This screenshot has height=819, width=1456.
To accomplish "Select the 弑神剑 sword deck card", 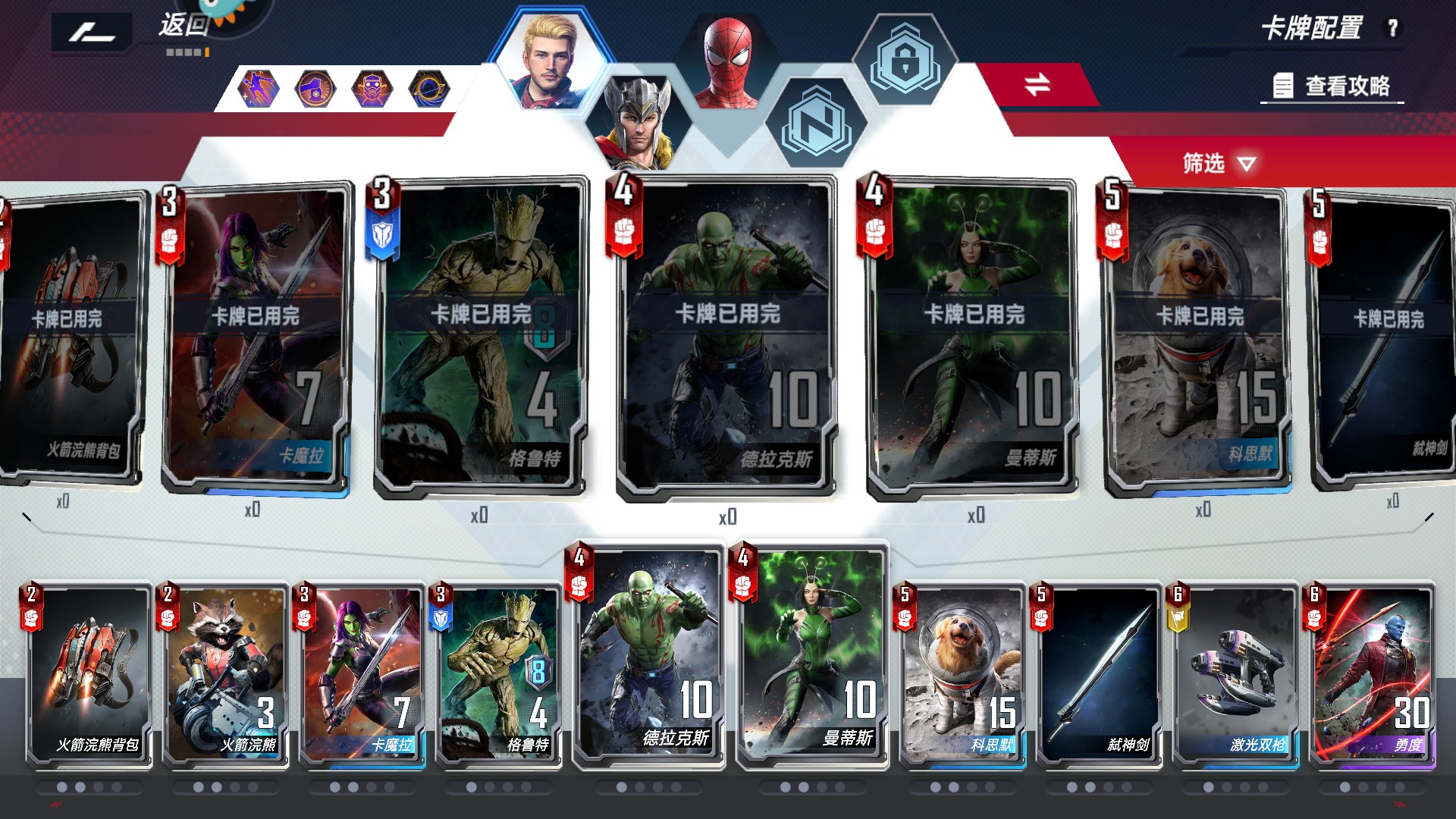I will (1100, 675).
